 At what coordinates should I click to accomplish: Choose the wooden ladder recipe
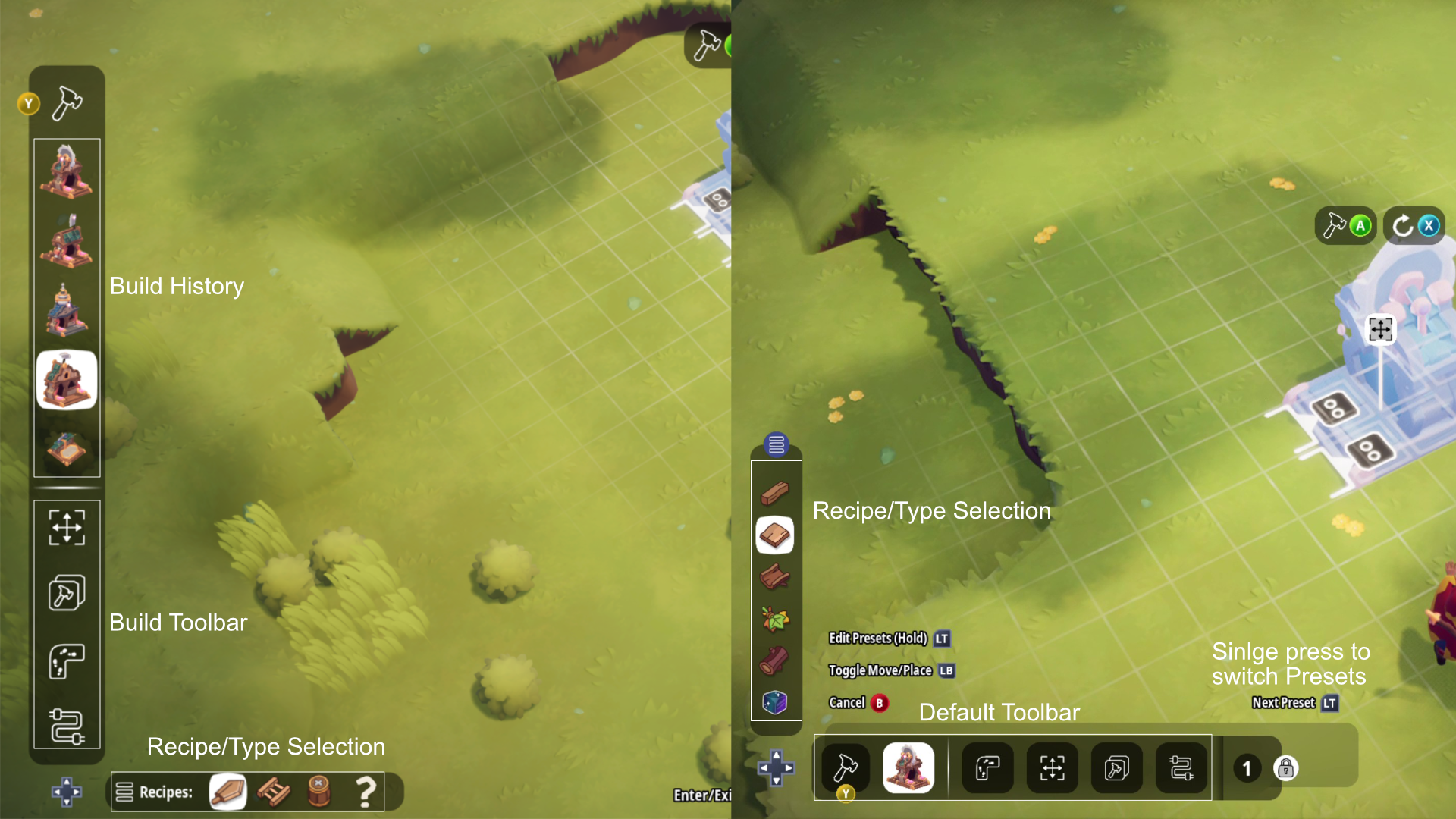point(273,792)
